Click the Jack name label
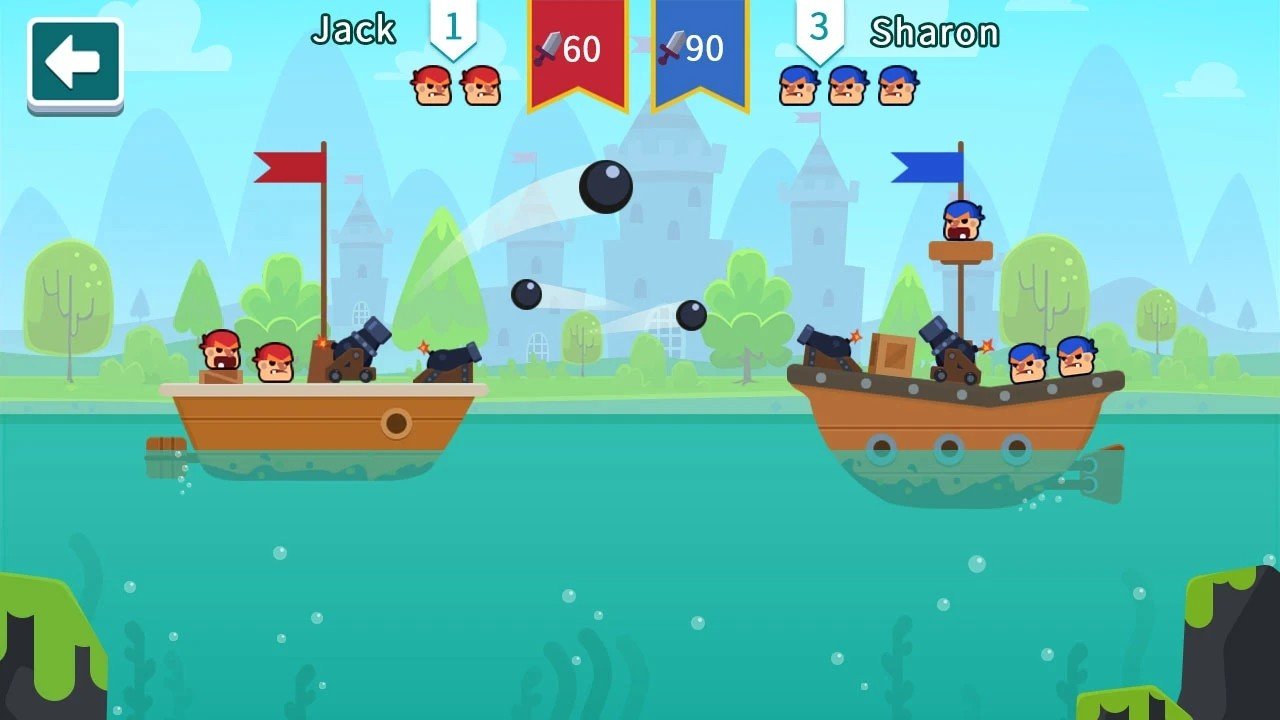This screenshot has width=1280, height=720. click(355, 30)
